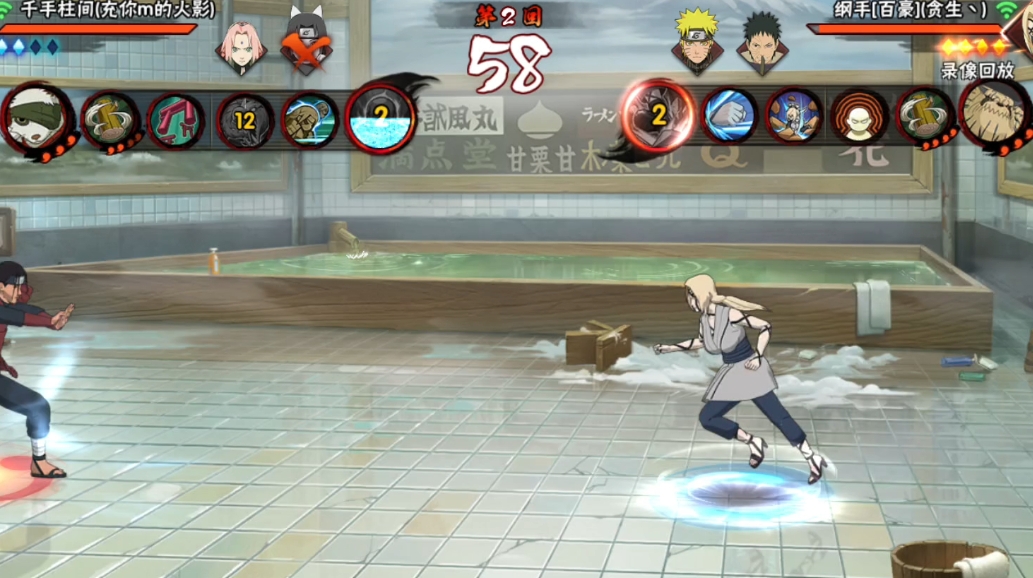Tap the bandaged panda summon icon

36,120
